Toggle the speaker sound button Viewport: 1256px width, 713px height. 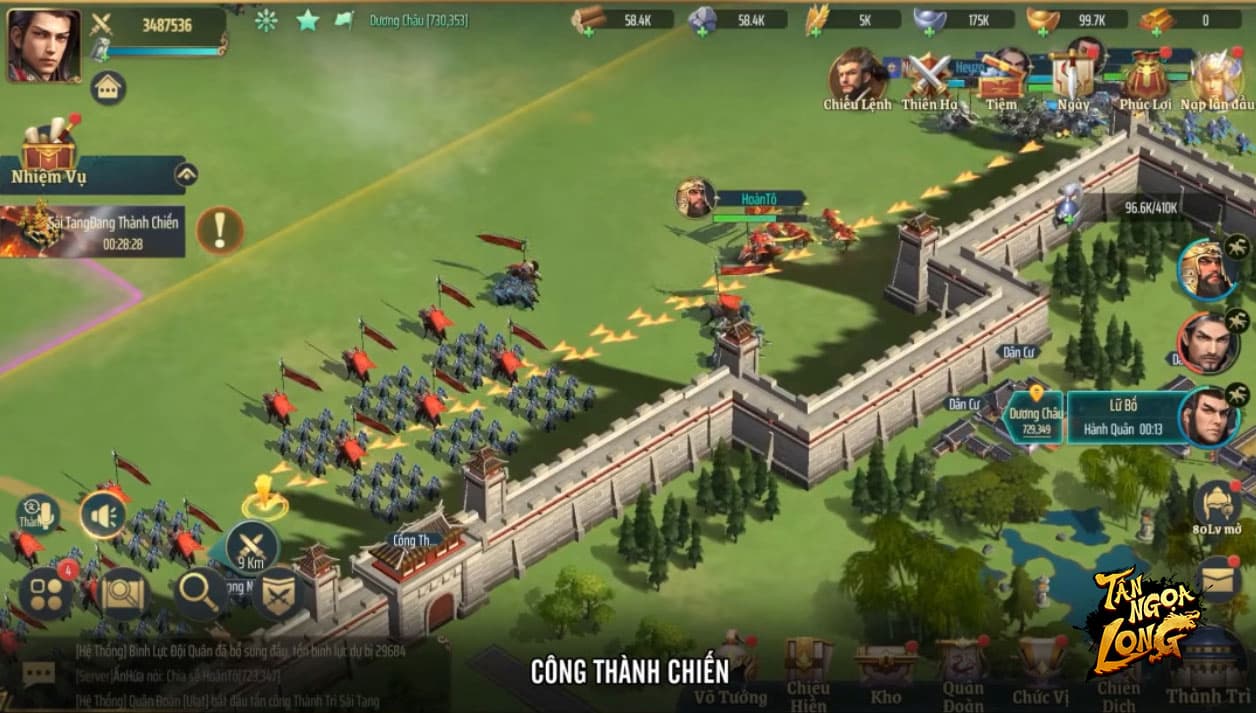coord(102,516)
